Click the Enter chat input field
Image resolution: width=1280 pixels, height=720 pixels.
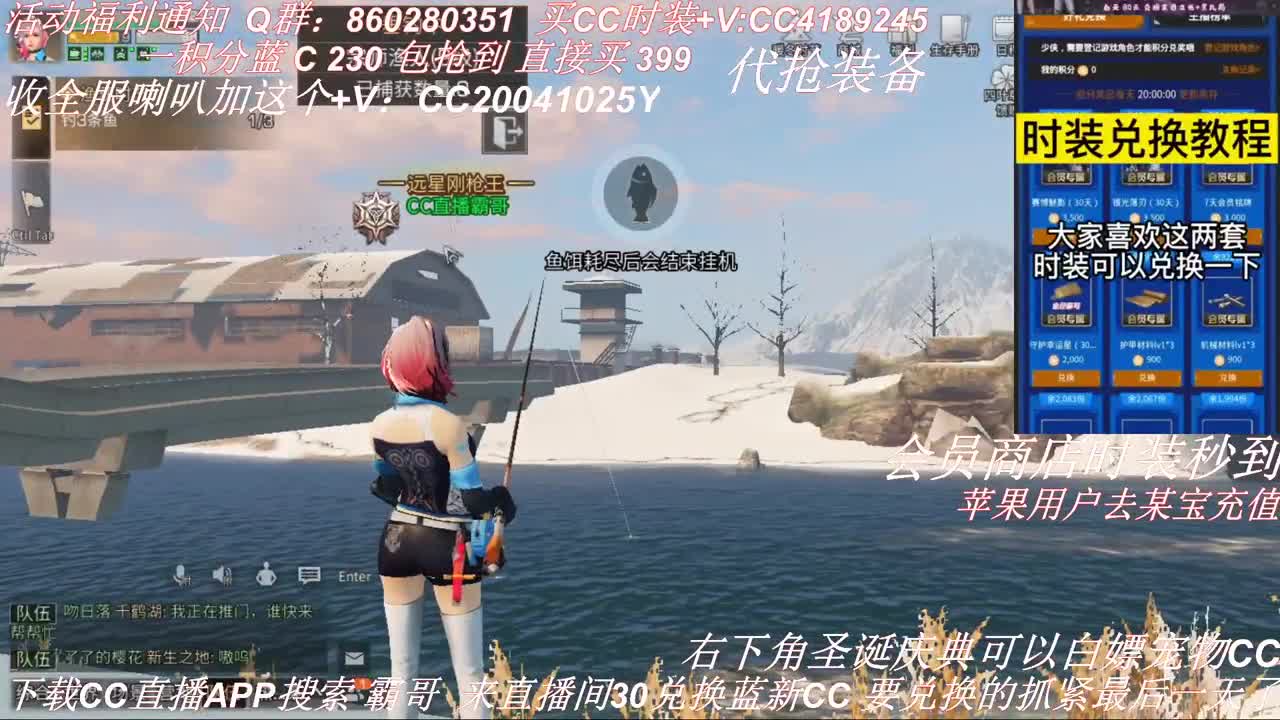355,577
